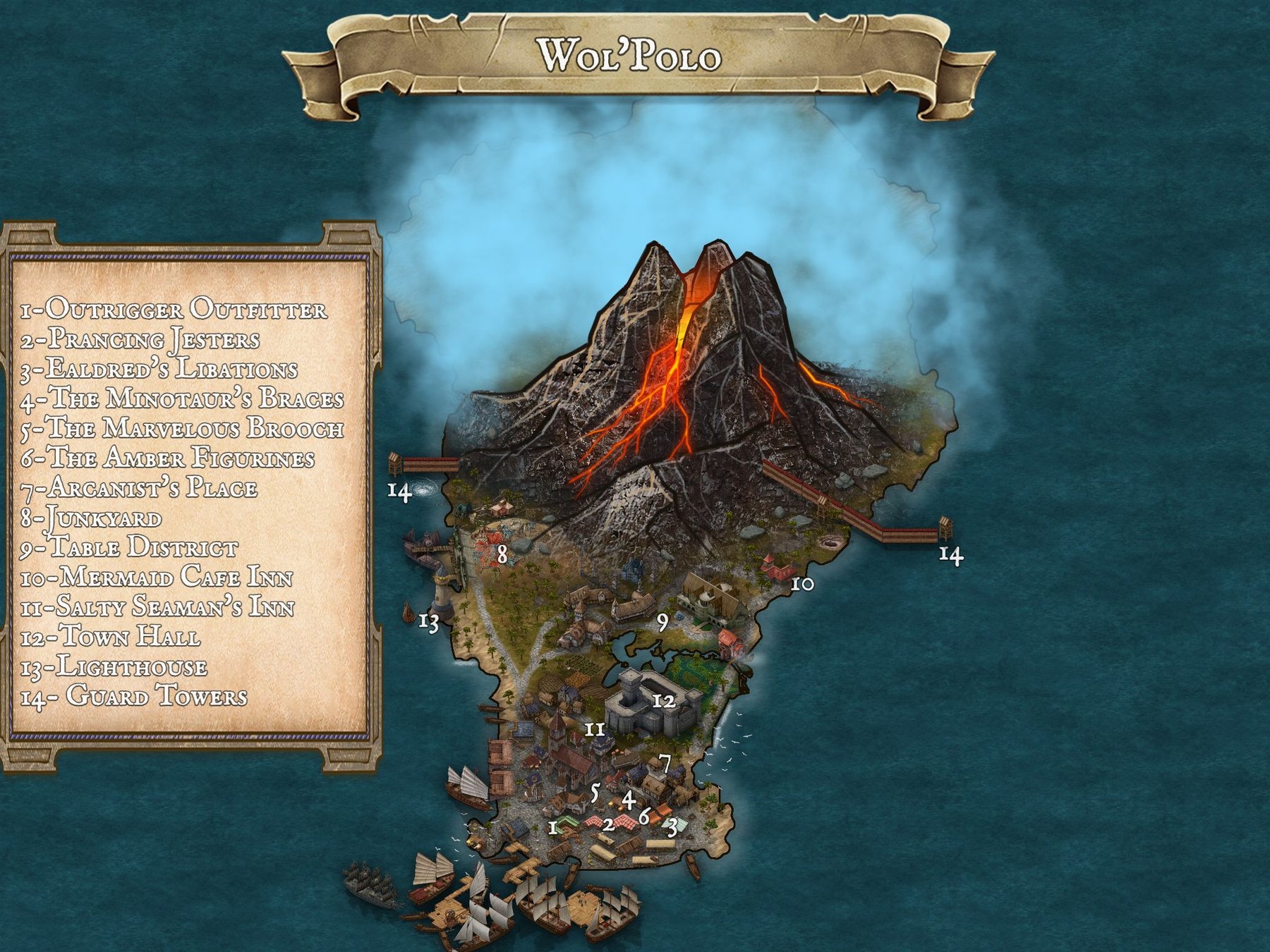Click the Junkyard legend entry
Screen dimensions: 1270x952
pyautogui.click(x=91, y=518)
